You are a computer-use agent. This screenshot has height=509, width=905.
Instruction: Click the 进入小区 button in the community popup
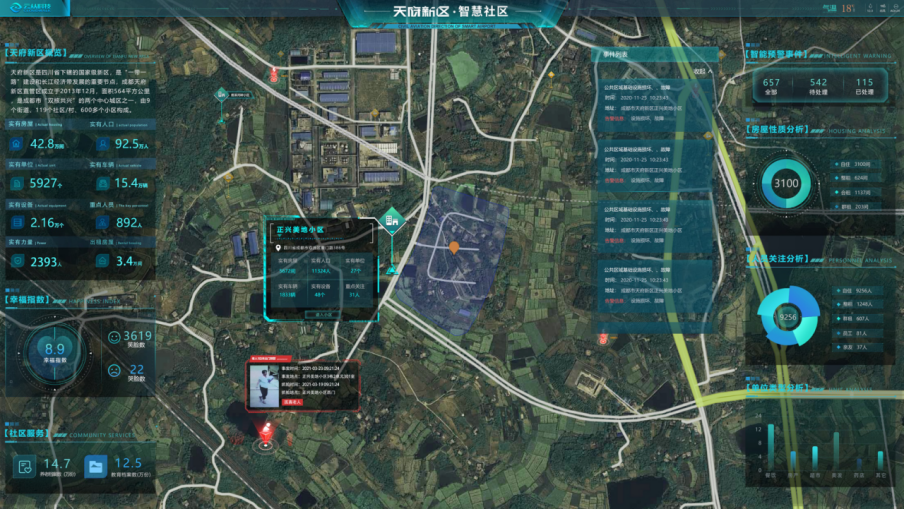(322, 314)
